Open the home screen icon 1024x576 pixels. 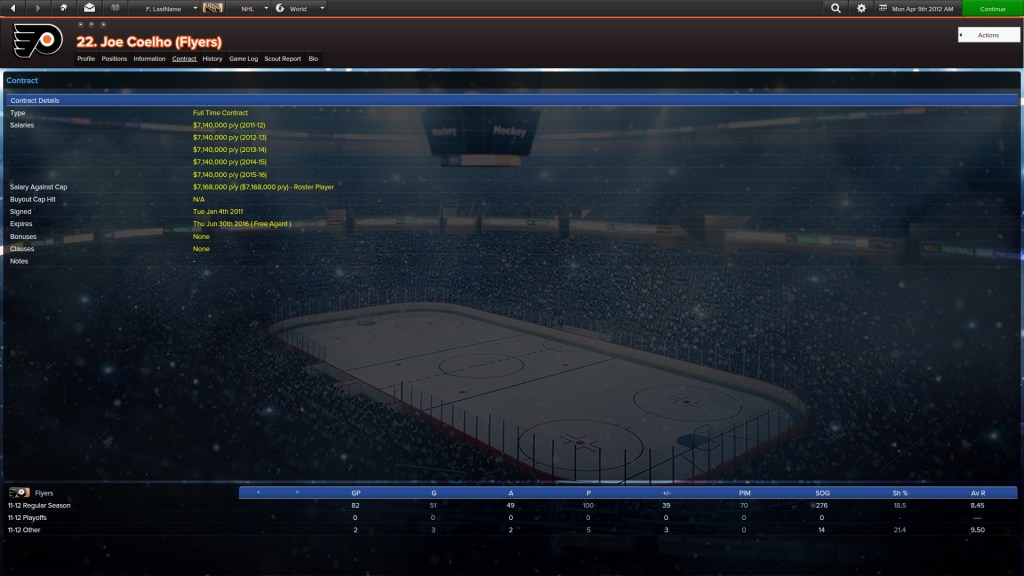pos(64,9)
